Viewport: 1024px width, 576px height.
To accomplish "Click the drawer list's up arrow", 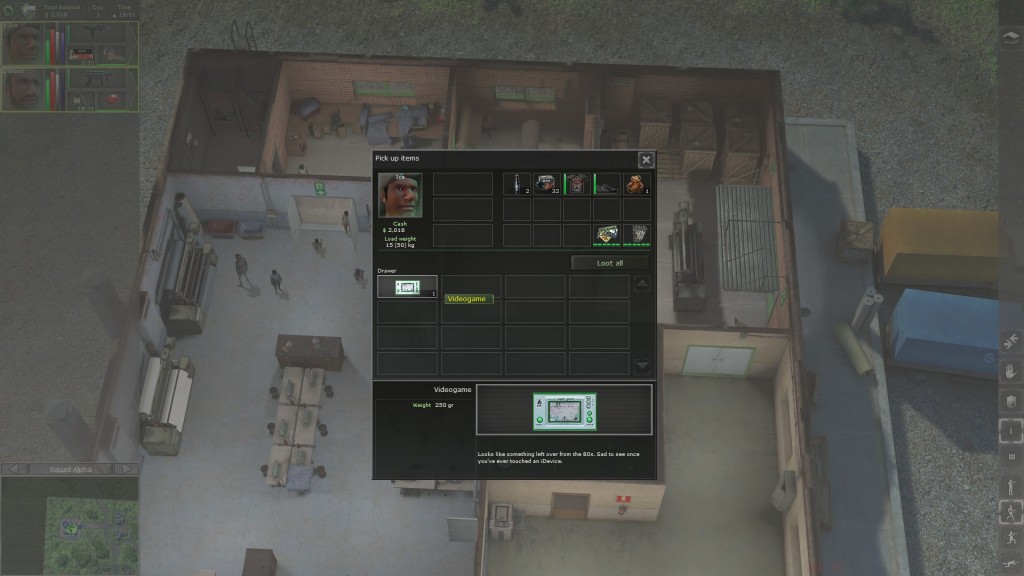I will coord(642,284).
